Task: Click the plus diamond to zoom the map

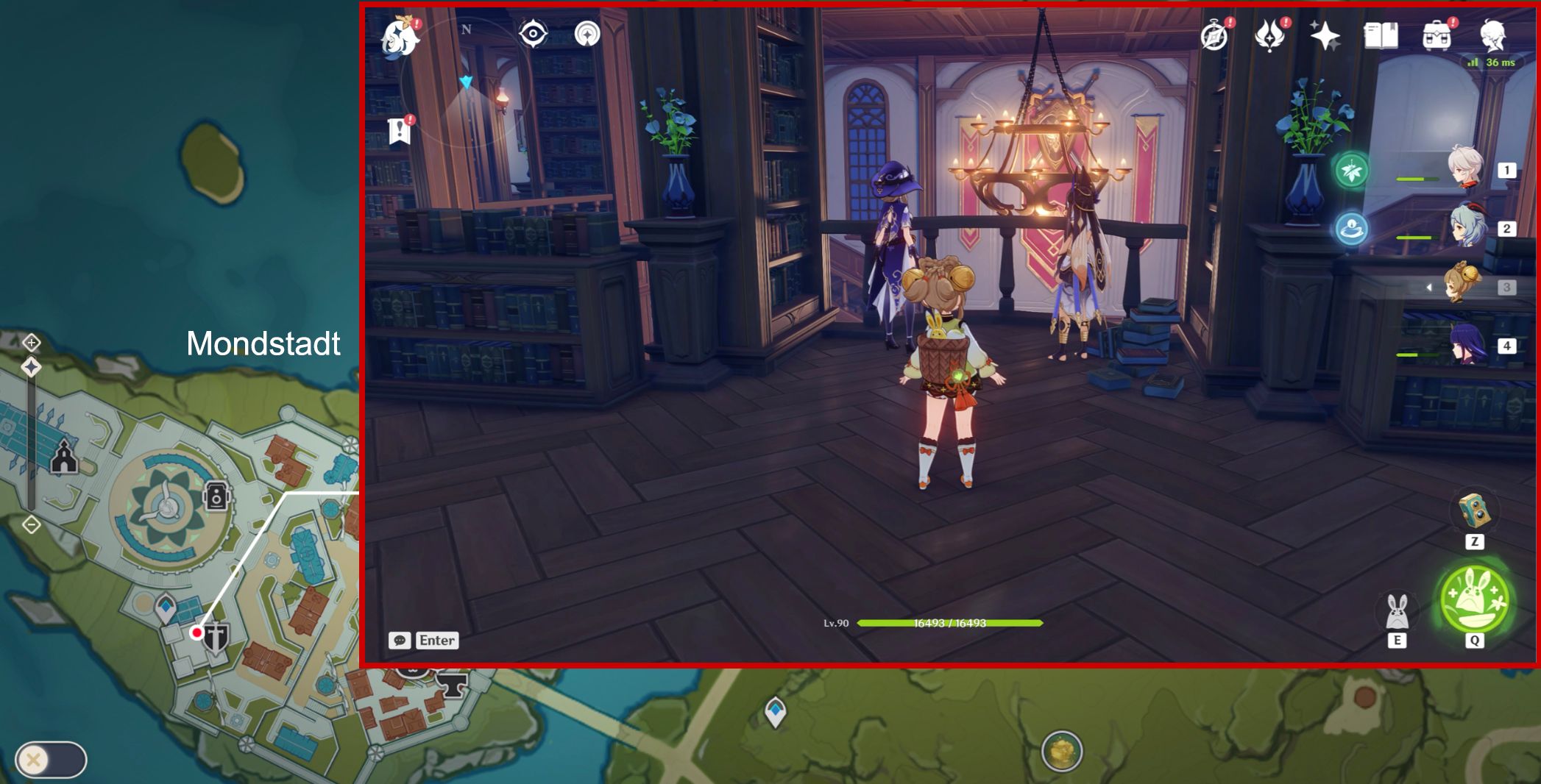Action: [30, 343]
